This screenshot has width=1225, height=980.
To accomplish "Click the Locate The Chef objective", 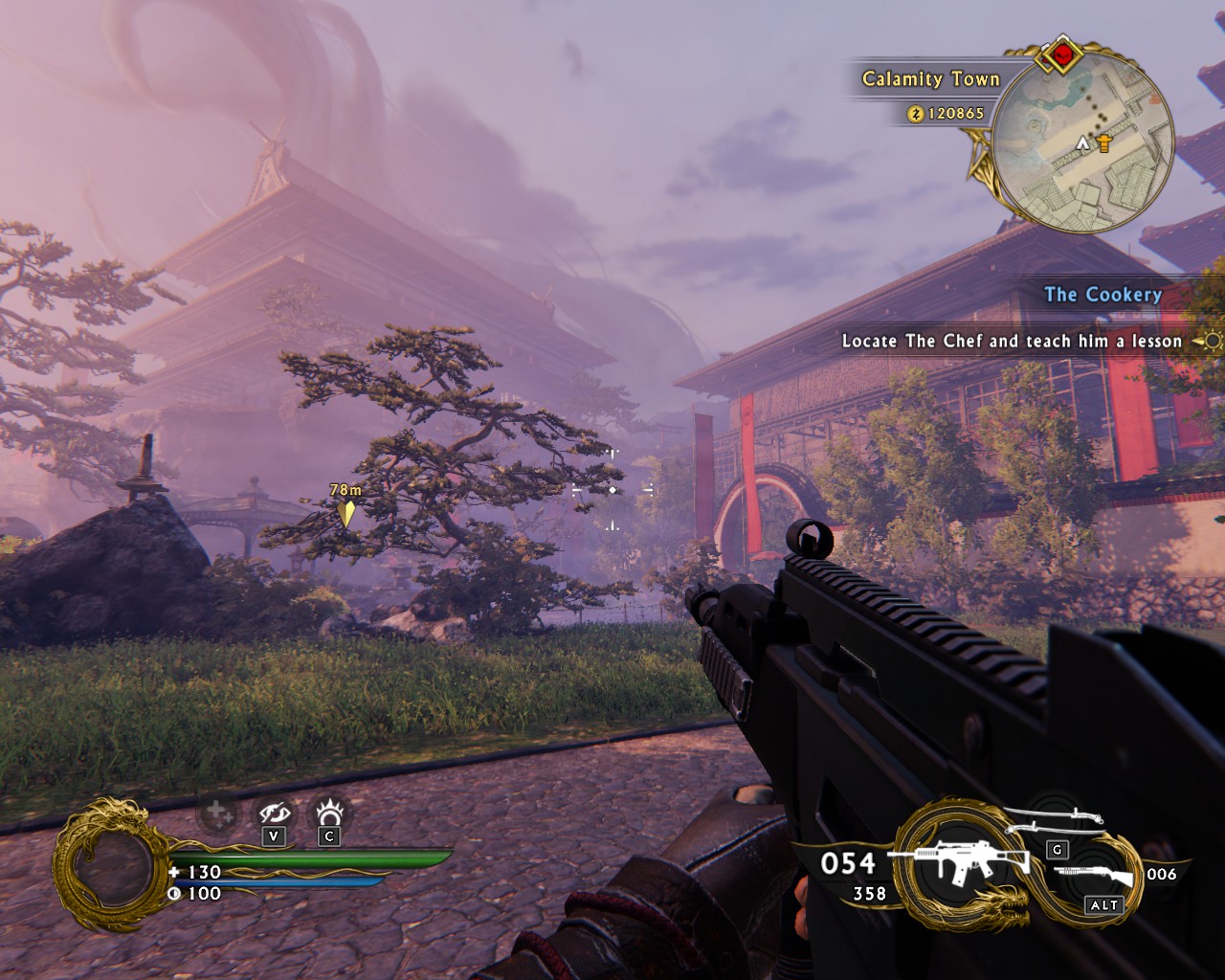I will pos(1012,341).
